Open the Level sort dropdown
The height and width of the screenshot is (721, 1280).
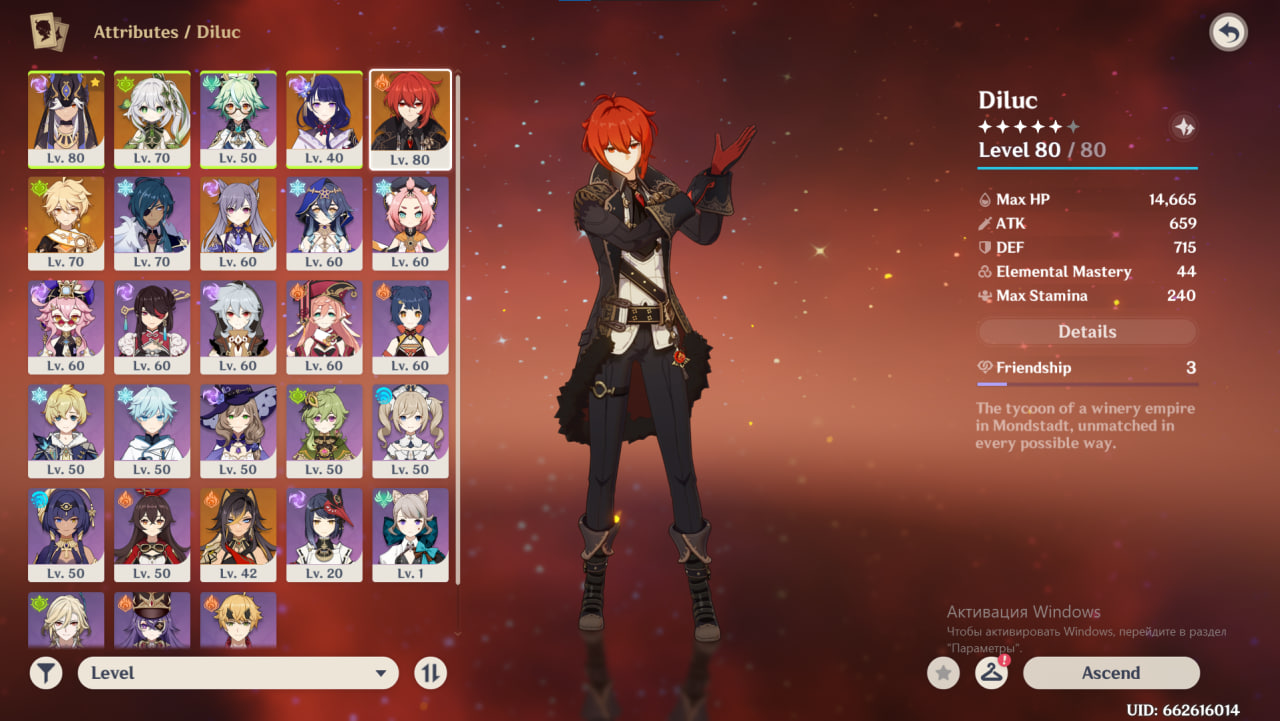point(238,673)
